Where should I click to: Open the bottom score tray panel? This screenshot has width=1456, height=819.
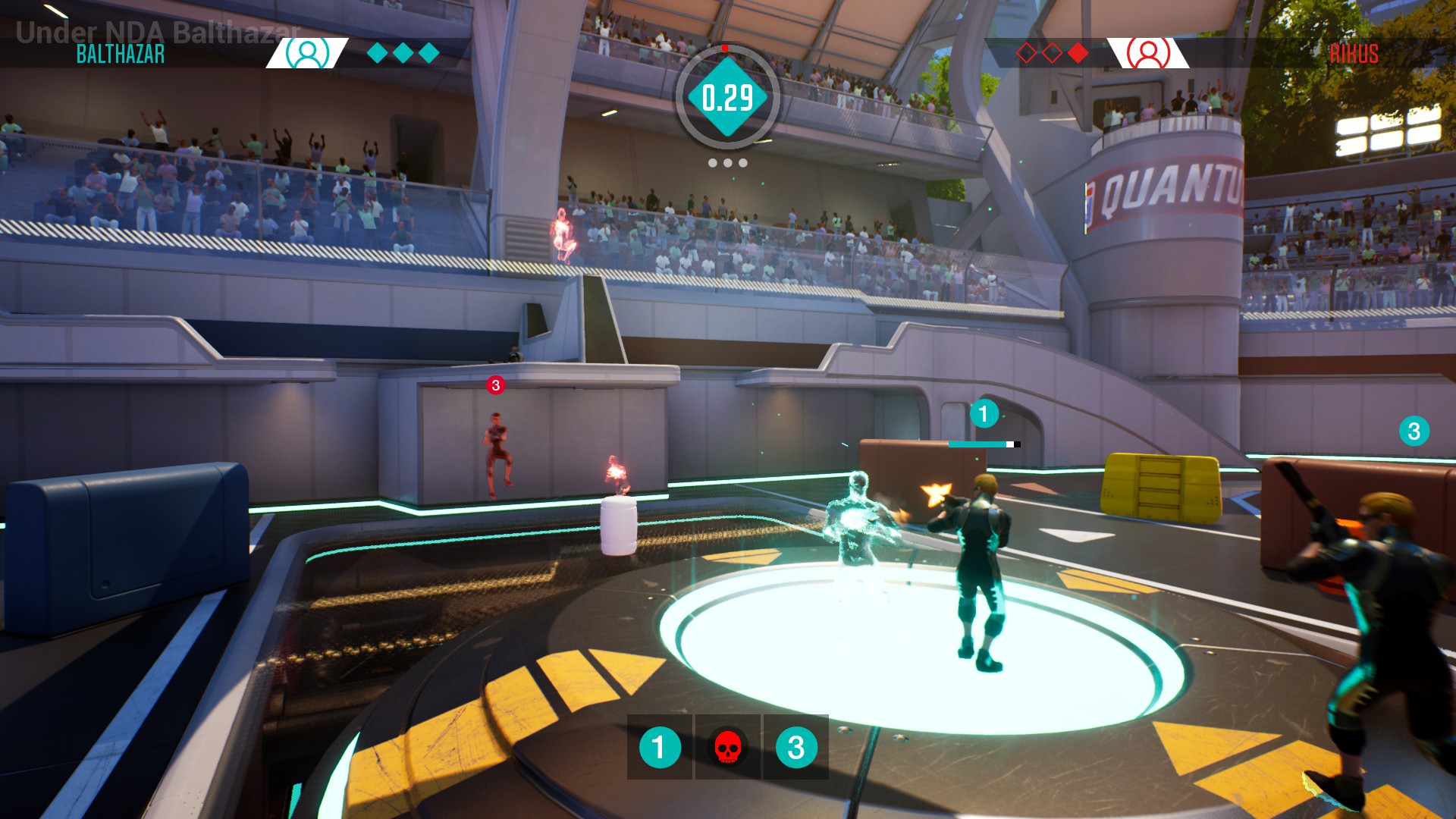pyautogui.click(x=727, y=747)
